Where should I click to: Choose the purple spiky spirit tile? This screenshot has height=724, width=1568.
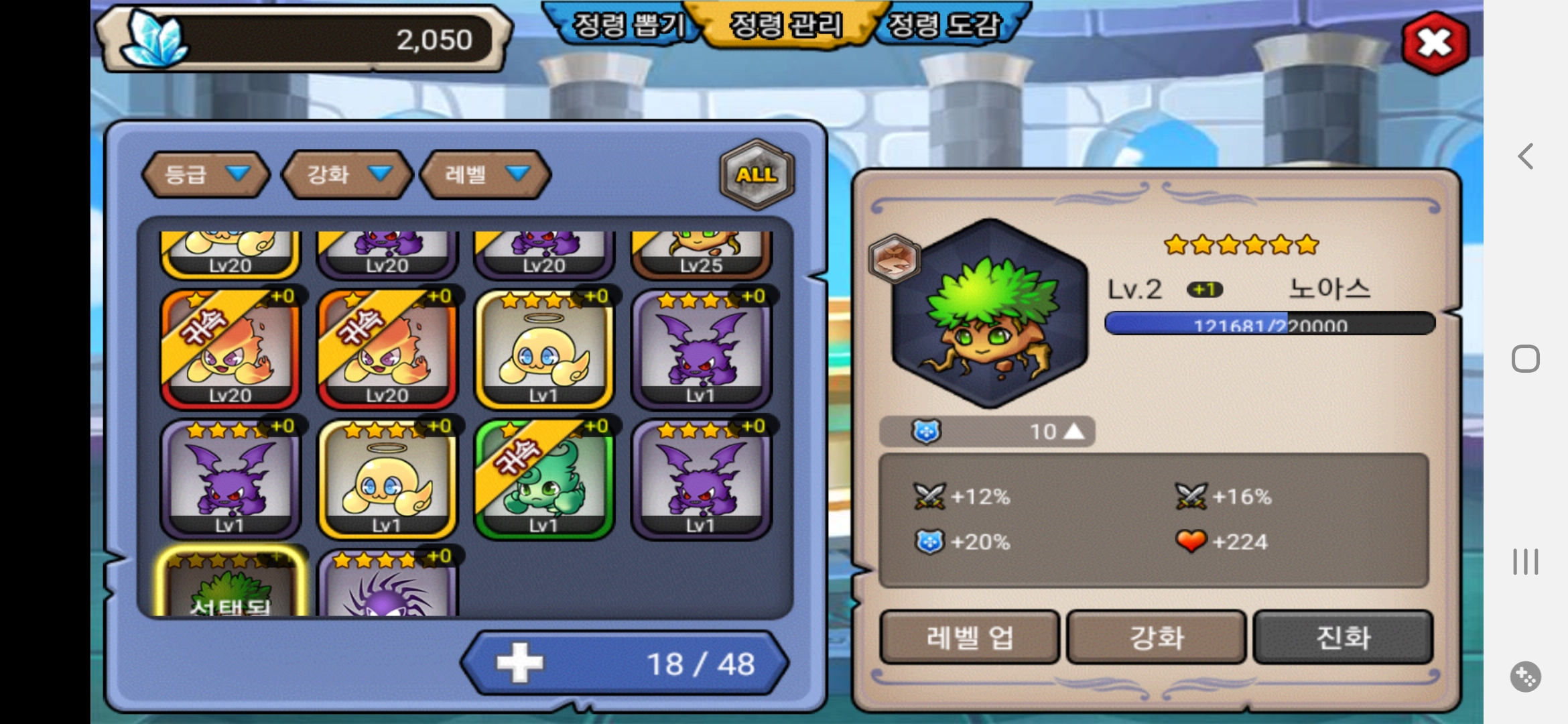pyautogui.click(x=387, y=585)
